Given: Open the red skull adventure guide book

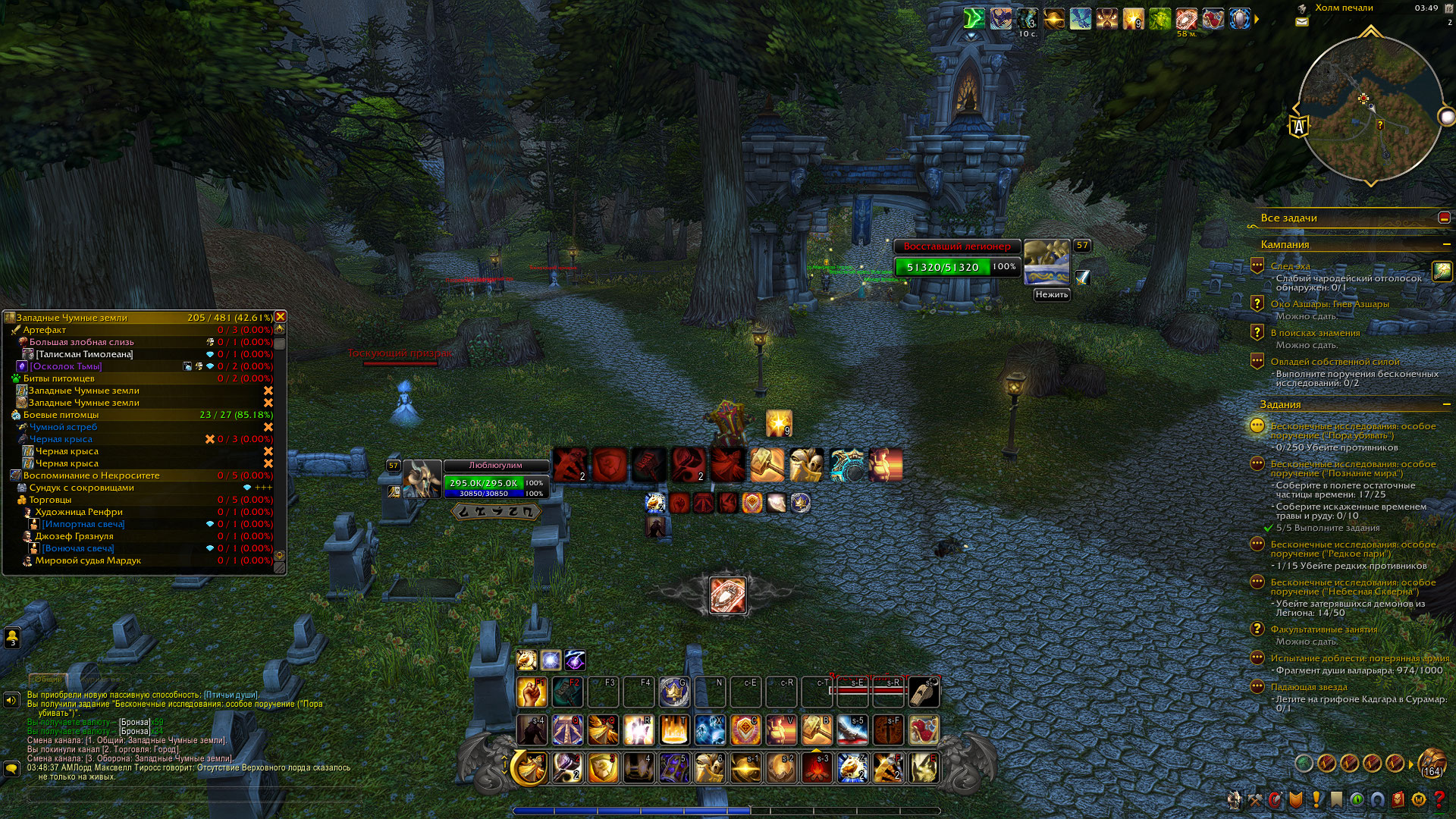Looking at the screenshot, I should click(x=1399, y=799).
